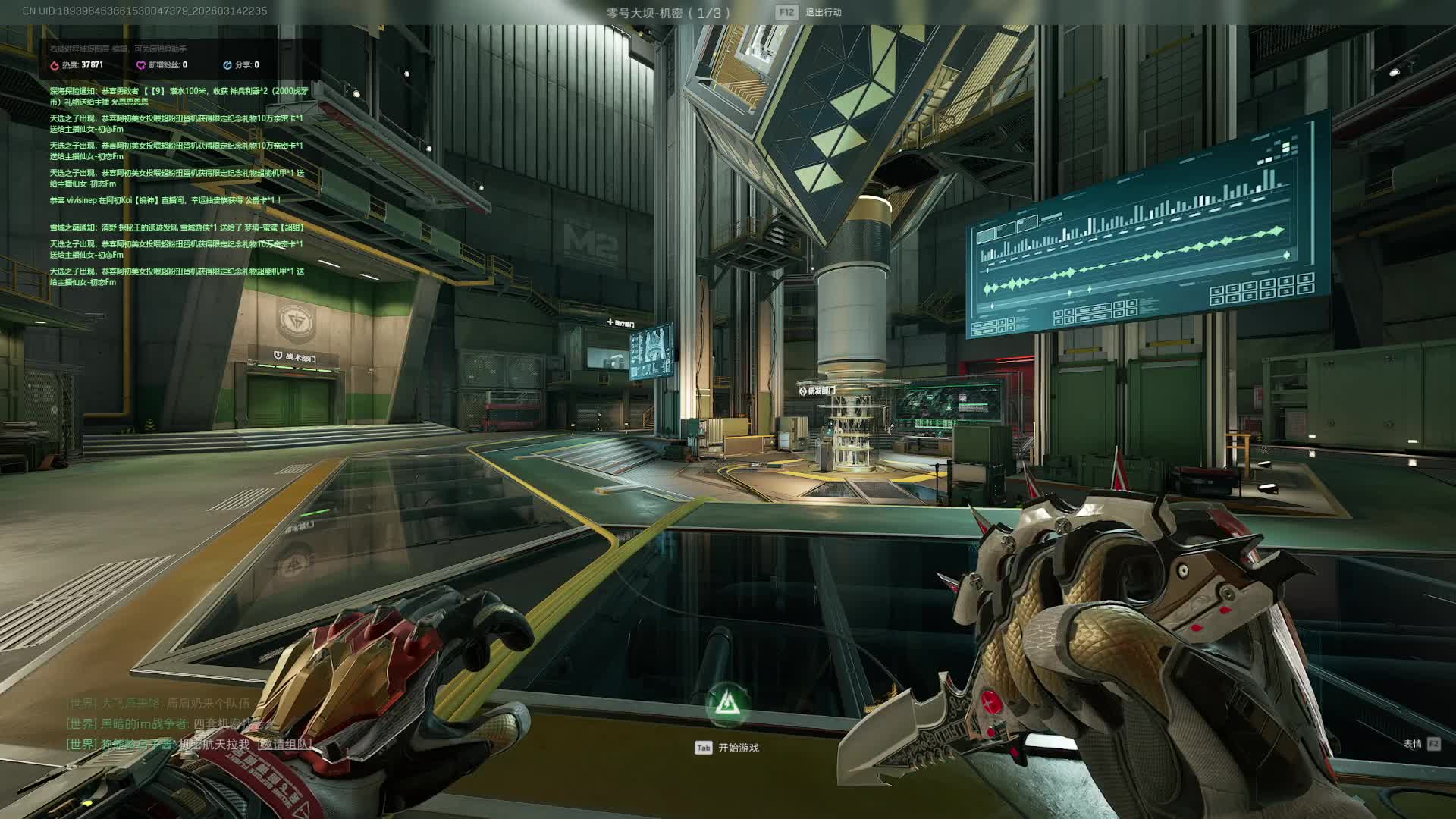Start the match via 开始游戏
Image resolution: width=1456 pixels, height=819 pixels.
pos(737,748)
